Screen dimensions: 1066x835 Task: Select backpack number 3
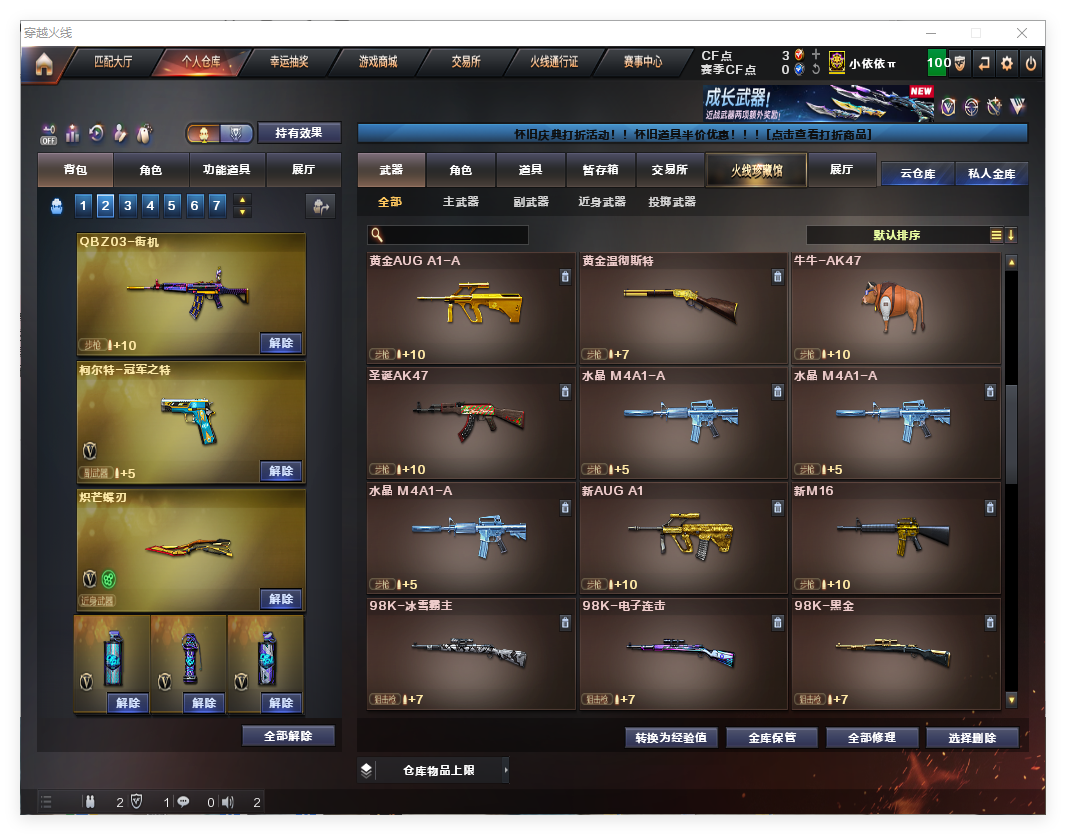coord(128,206)
